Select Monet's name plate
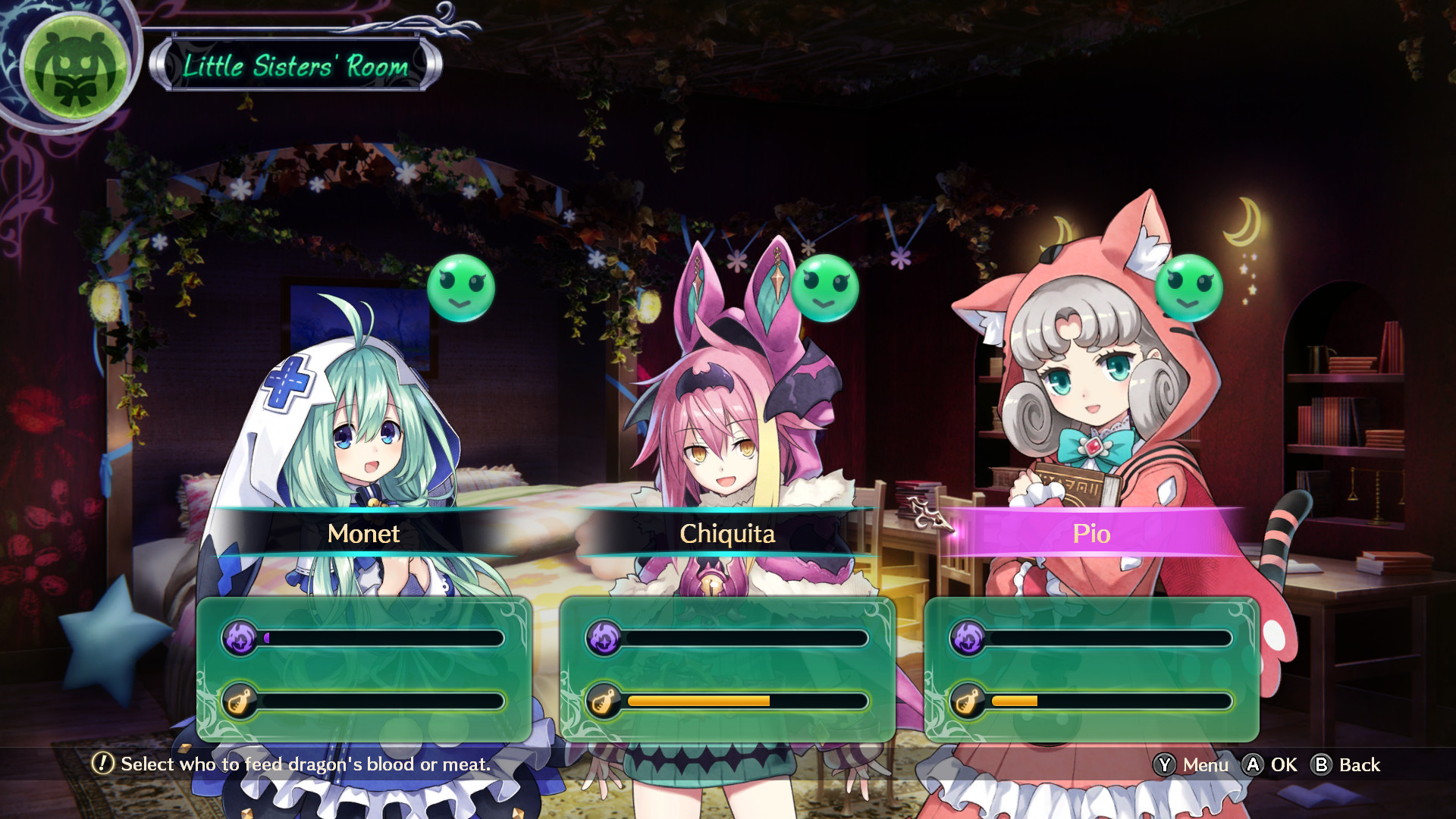The height and width of the screenshot is (819, 1456). click(364, 535)
